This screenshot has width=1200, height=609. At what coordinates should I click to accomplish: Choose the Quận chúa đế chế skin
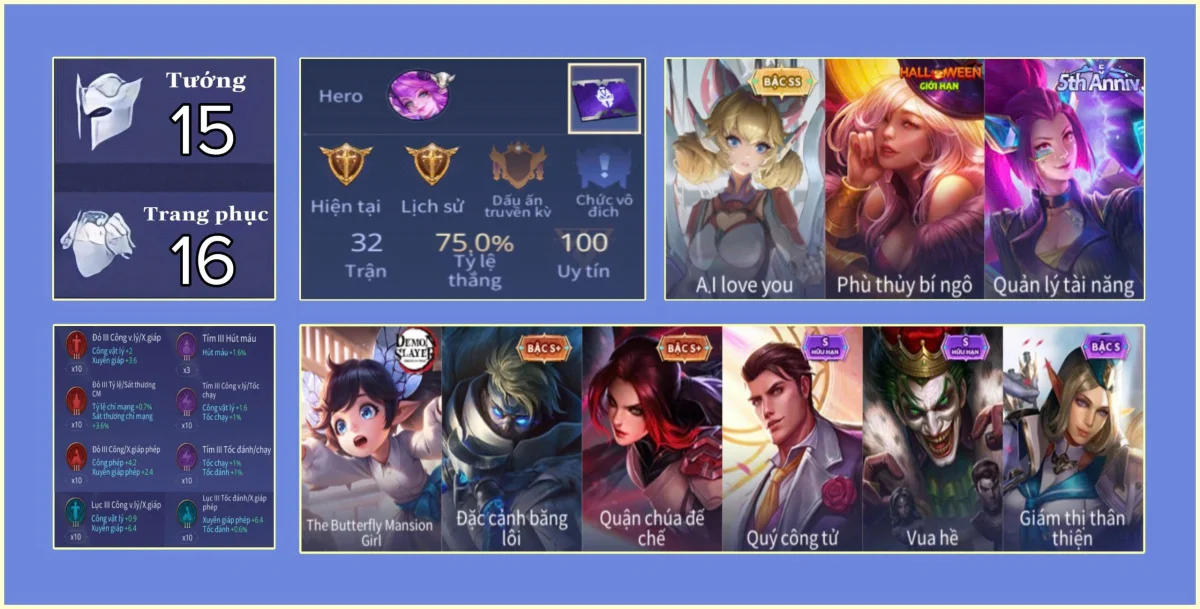tap(652, 438)
